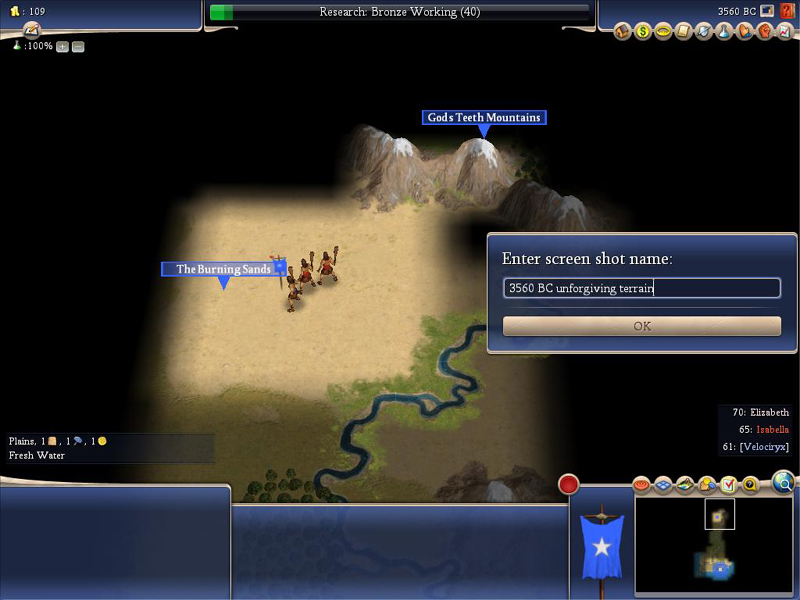
Task: Decrease the research rate with minus button
Action: [x=78, y=47]
